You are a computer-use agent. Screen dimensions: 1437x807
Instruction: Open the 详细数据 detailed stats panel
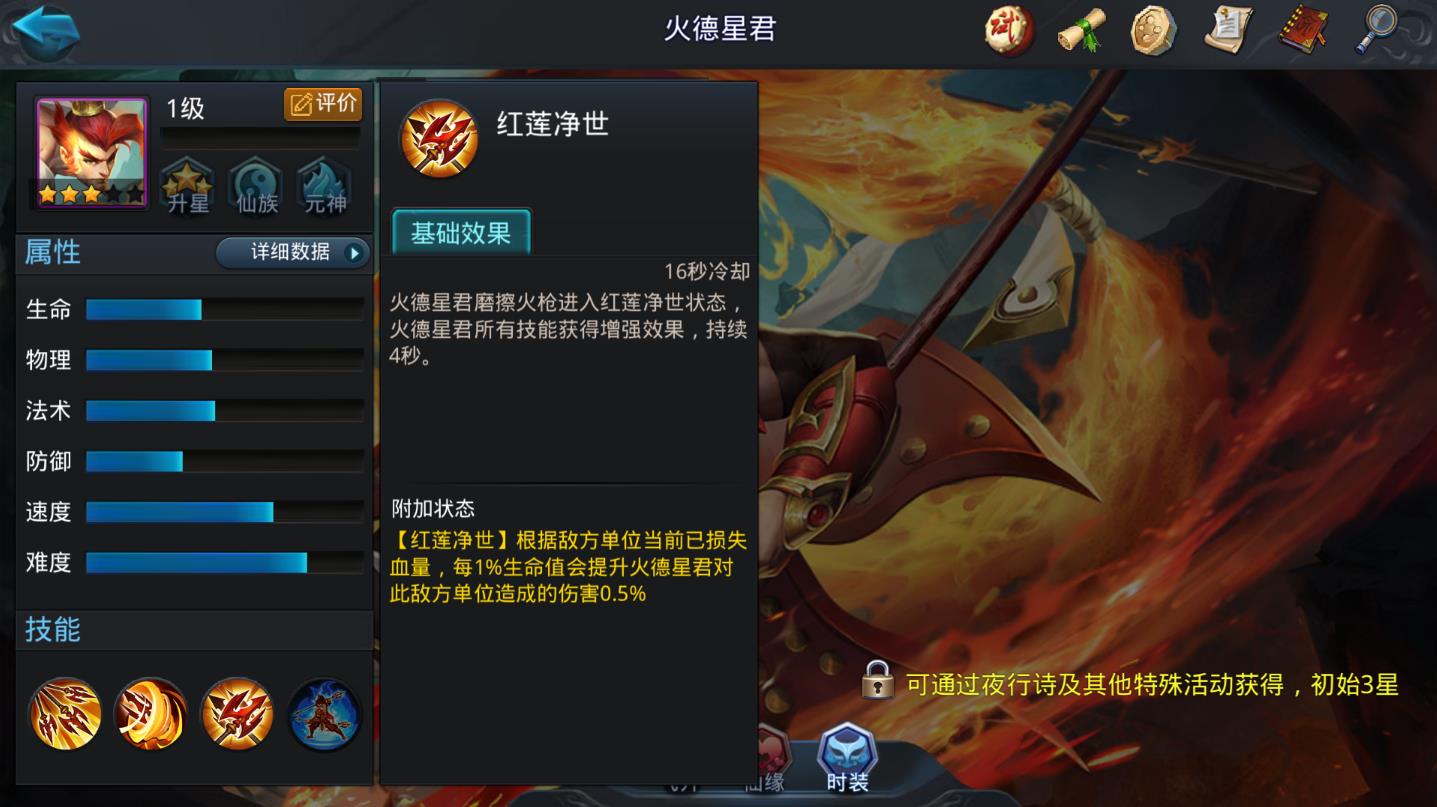tap(293, 253)
